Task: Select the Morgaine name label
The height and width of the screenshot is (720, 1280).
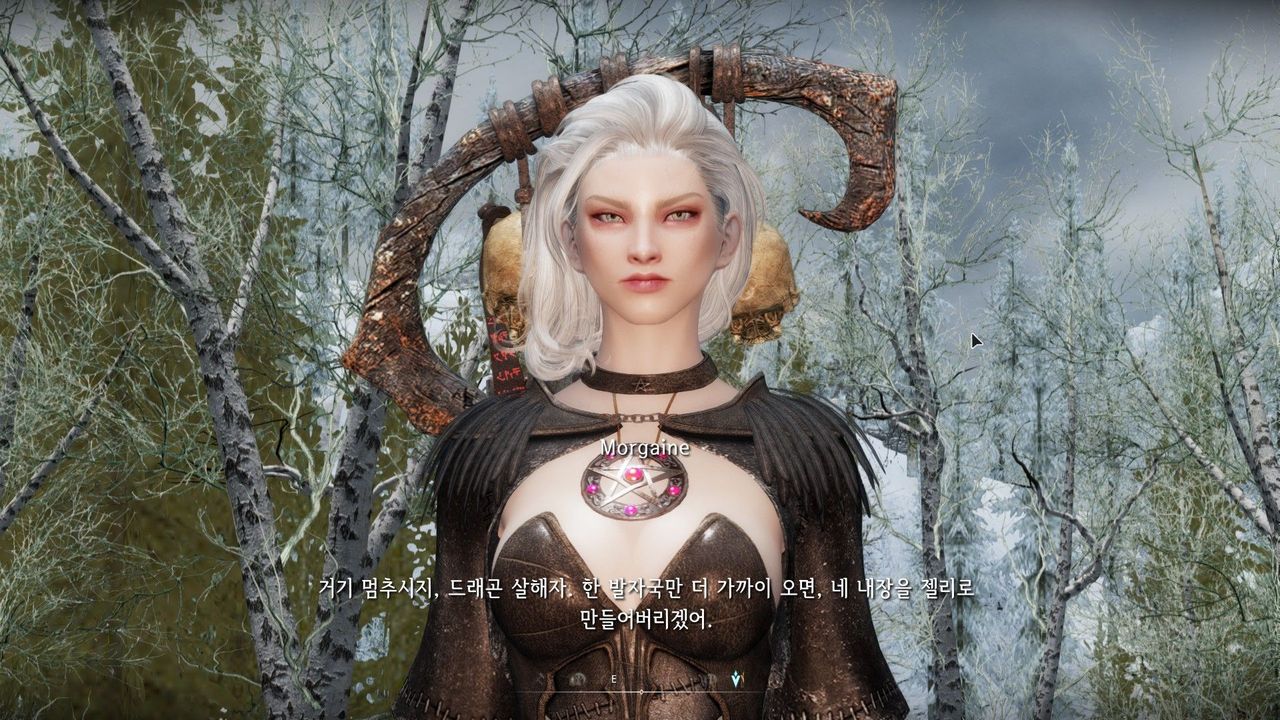Action: pos(645,448)
